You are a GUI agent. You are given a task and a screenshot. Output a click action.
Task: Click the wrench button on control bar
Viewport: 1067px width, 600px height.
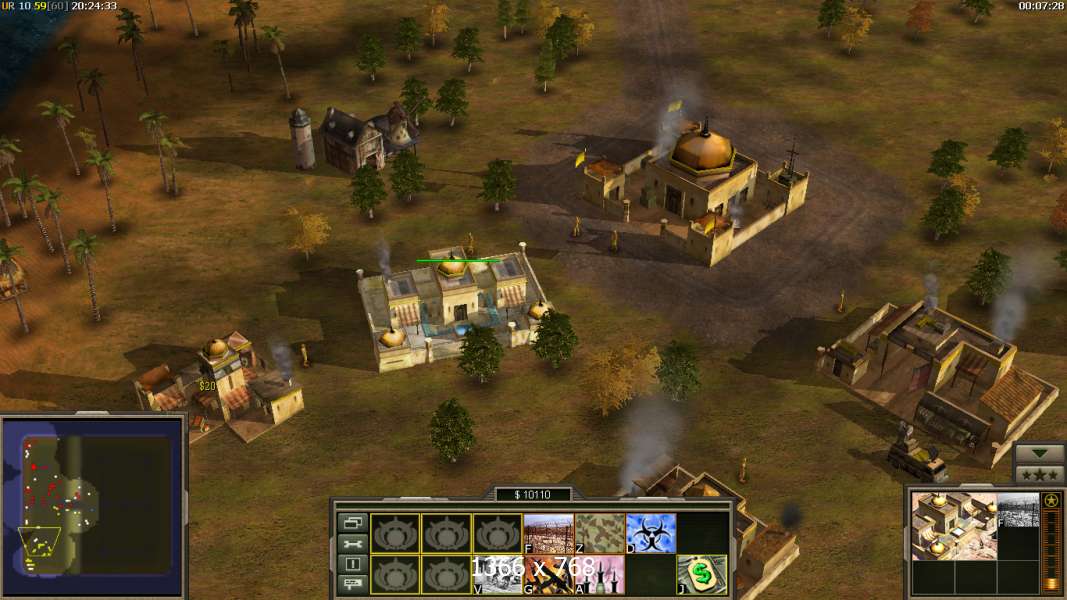350,544
